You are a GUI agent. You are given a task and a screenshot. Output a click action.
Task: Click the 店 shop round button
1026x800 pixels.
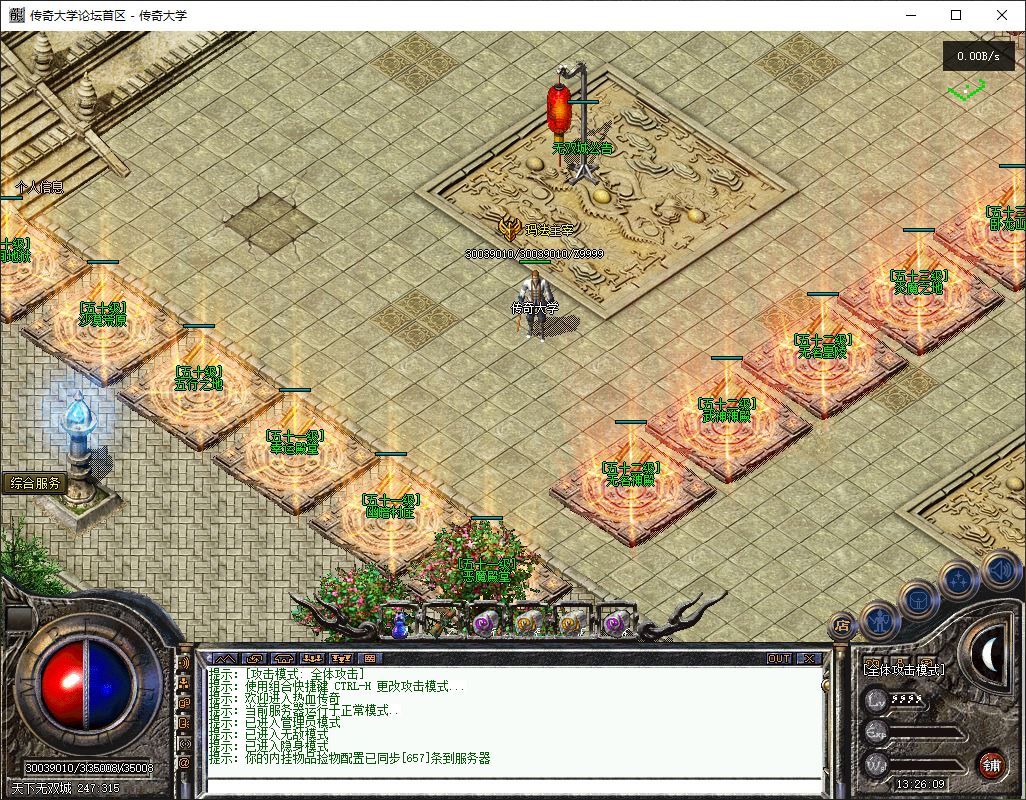tap(842, 624)
